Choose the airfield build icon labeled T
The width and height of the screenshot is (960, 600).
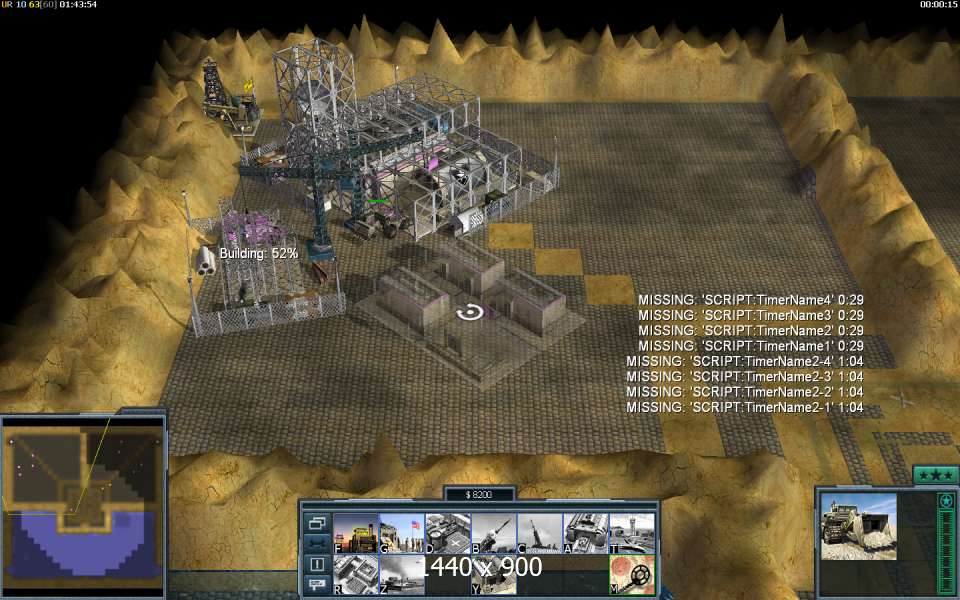tap(631, 534)
